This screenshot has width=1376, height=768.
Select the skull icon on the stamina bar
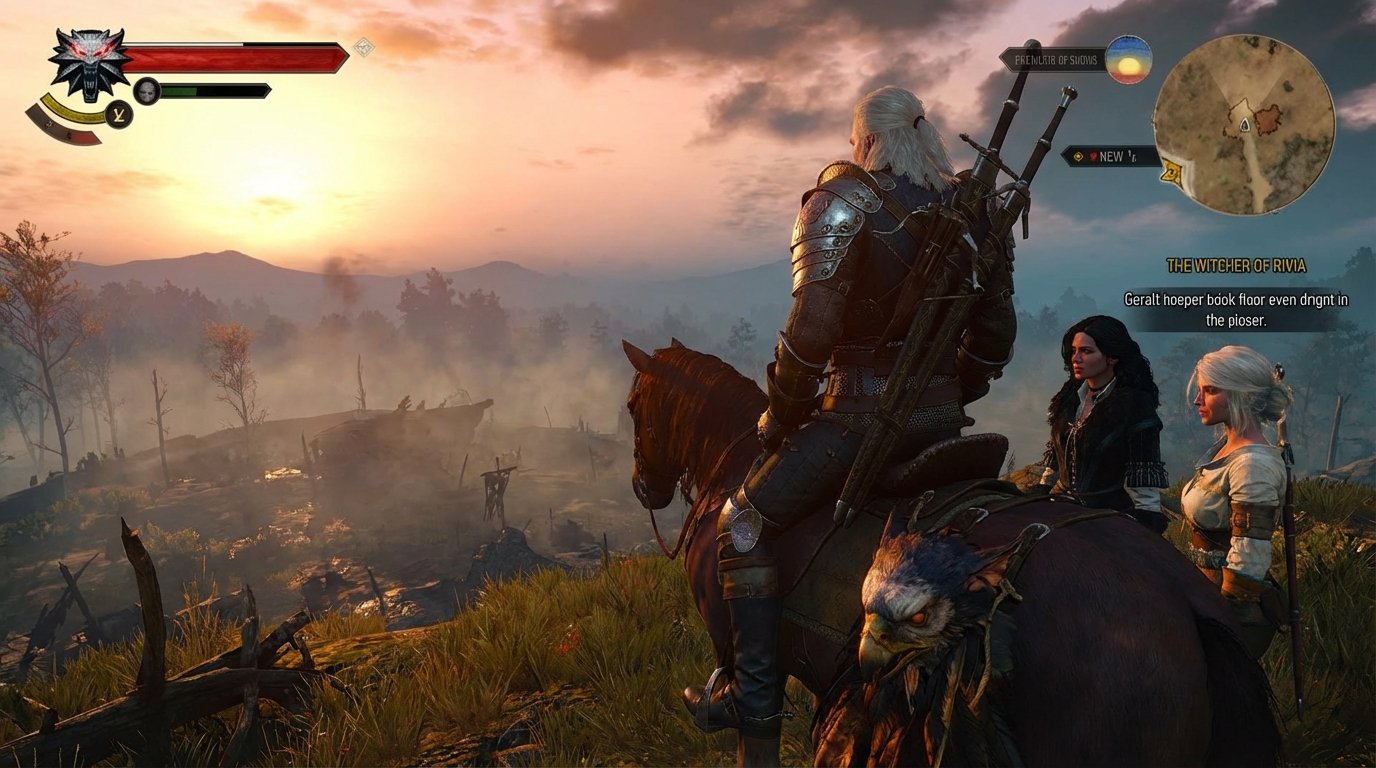(145, 89)
